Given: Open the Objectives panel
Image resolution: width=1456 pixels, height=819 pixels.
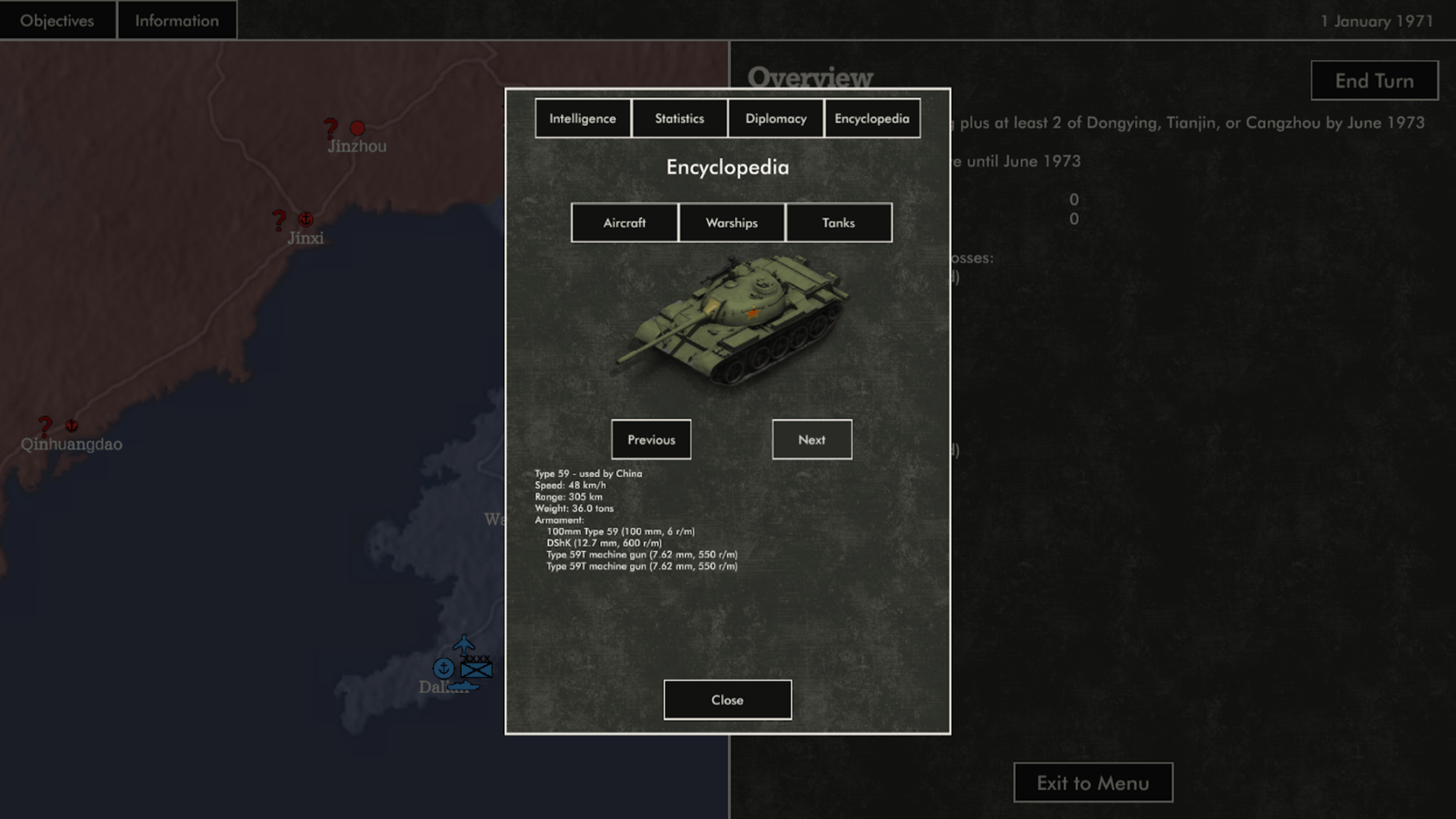Looking at the screenshot, I should click(x=58, y=20).
